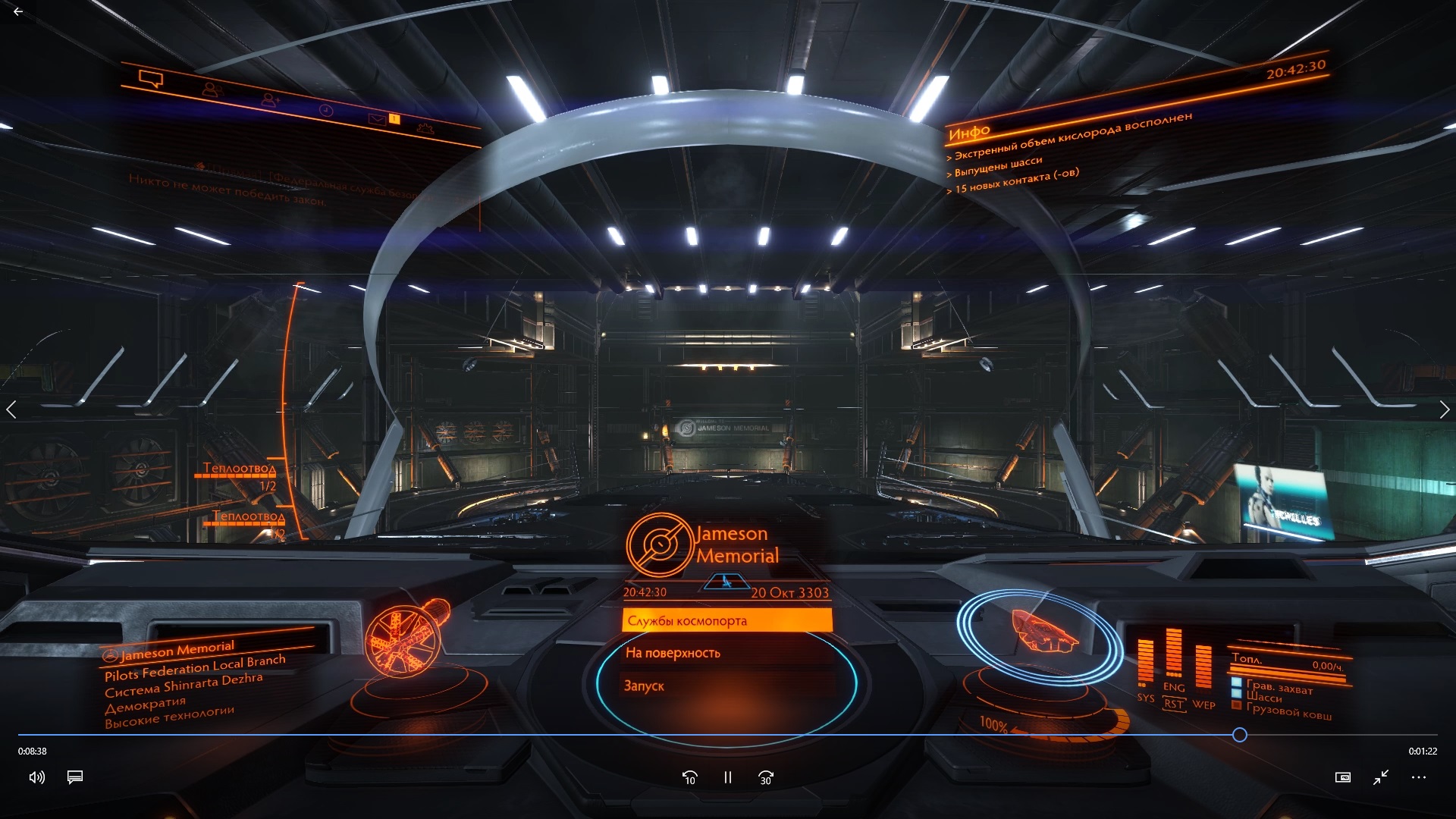The height and width of the screenshot is (819, 1456).
Task: Show the clock history tab
Action: (325, 110)
